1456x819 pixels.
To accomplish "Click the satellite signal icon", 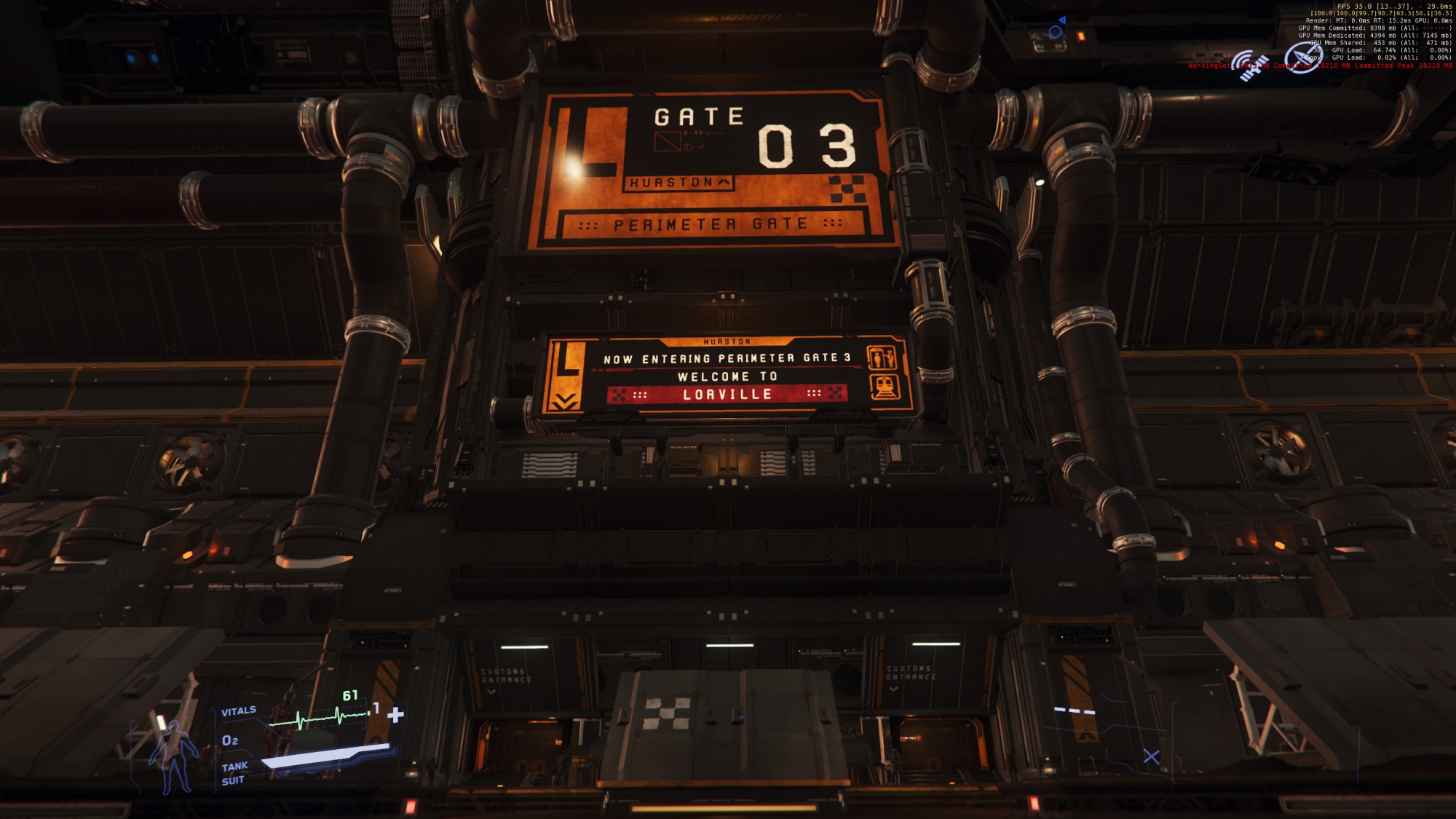I will 1250,64.
